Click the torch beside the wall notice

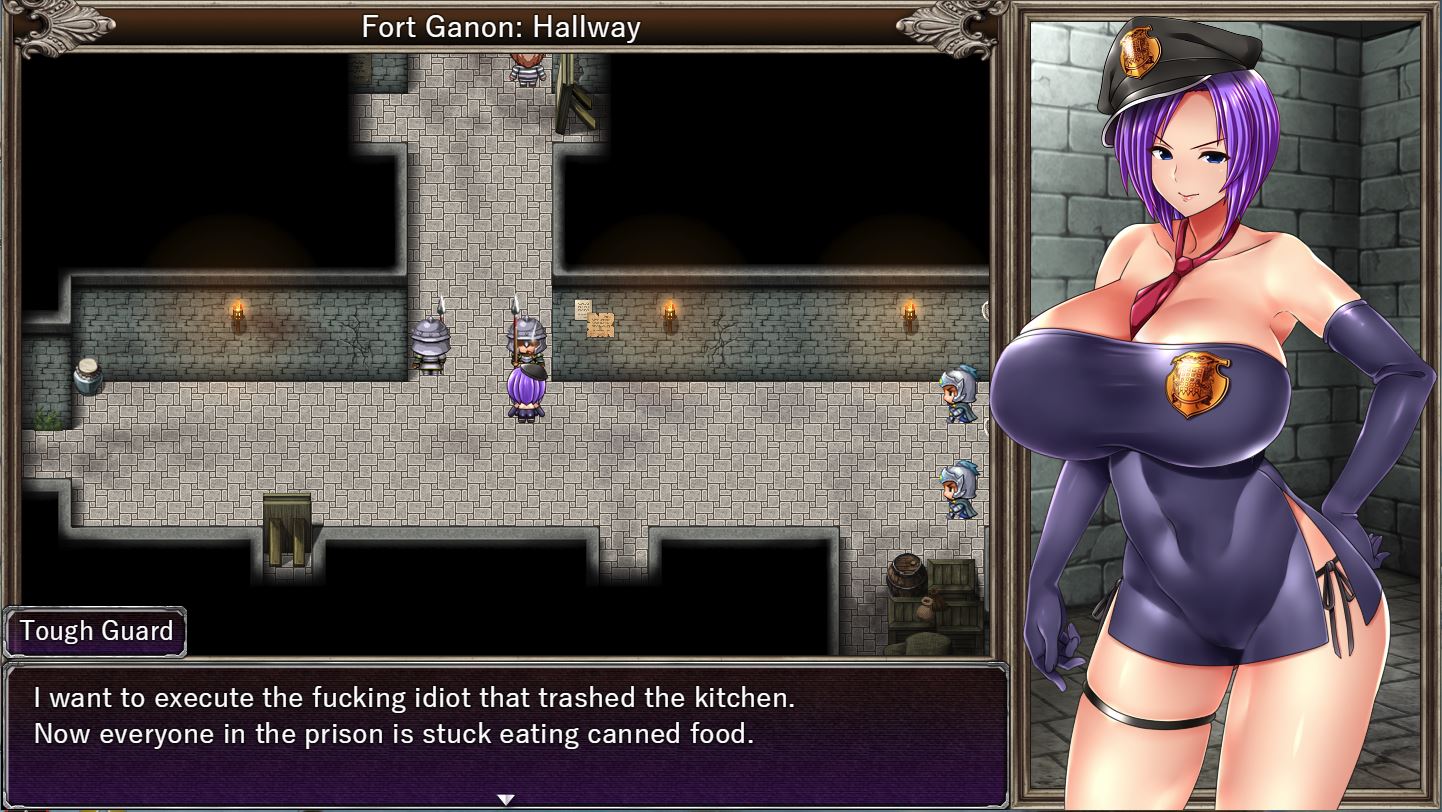(668, 312)
